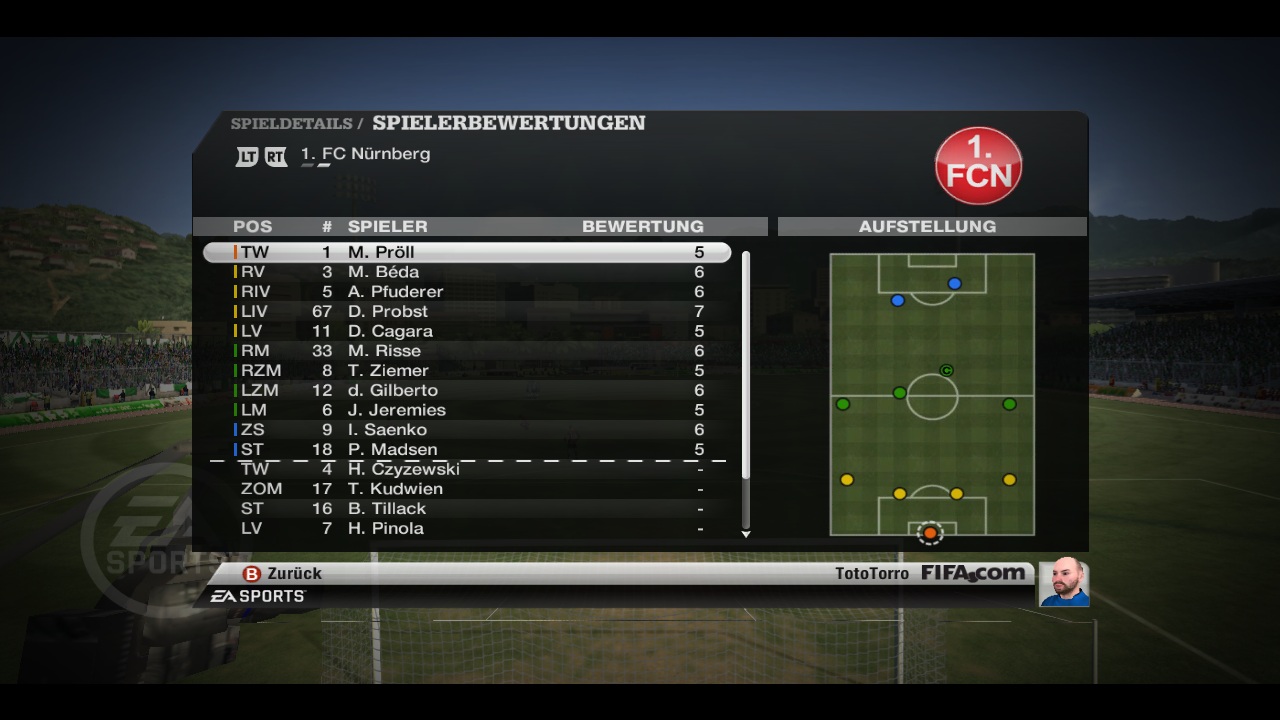Screen dimensions: 1280x720
Task: Select T. Ziemer player row
Action: tap(467, 370)
